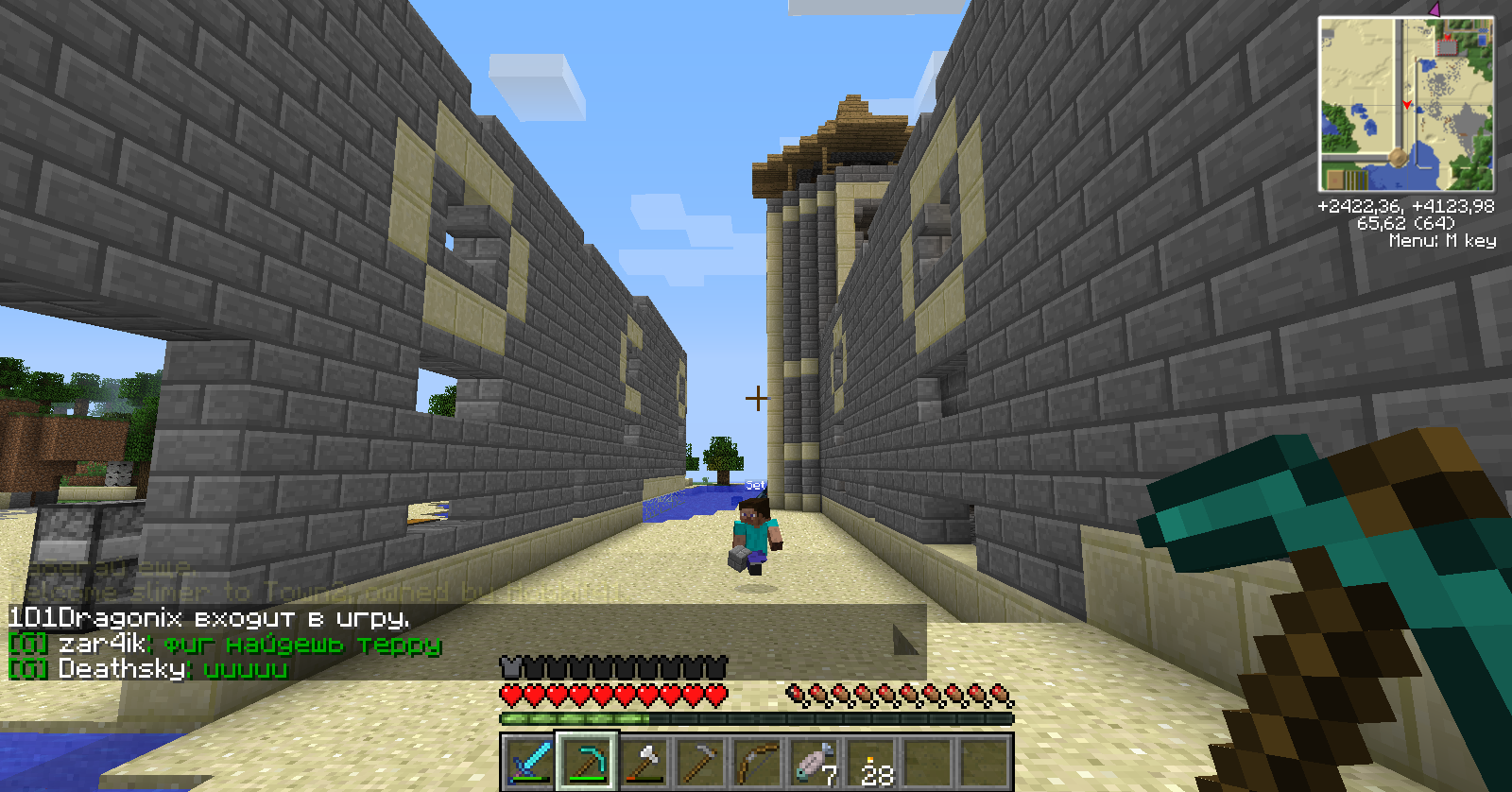This screenshot has height=792, width=1512.
Task: Click the minimap in the corner
Action: point(1406,104)
